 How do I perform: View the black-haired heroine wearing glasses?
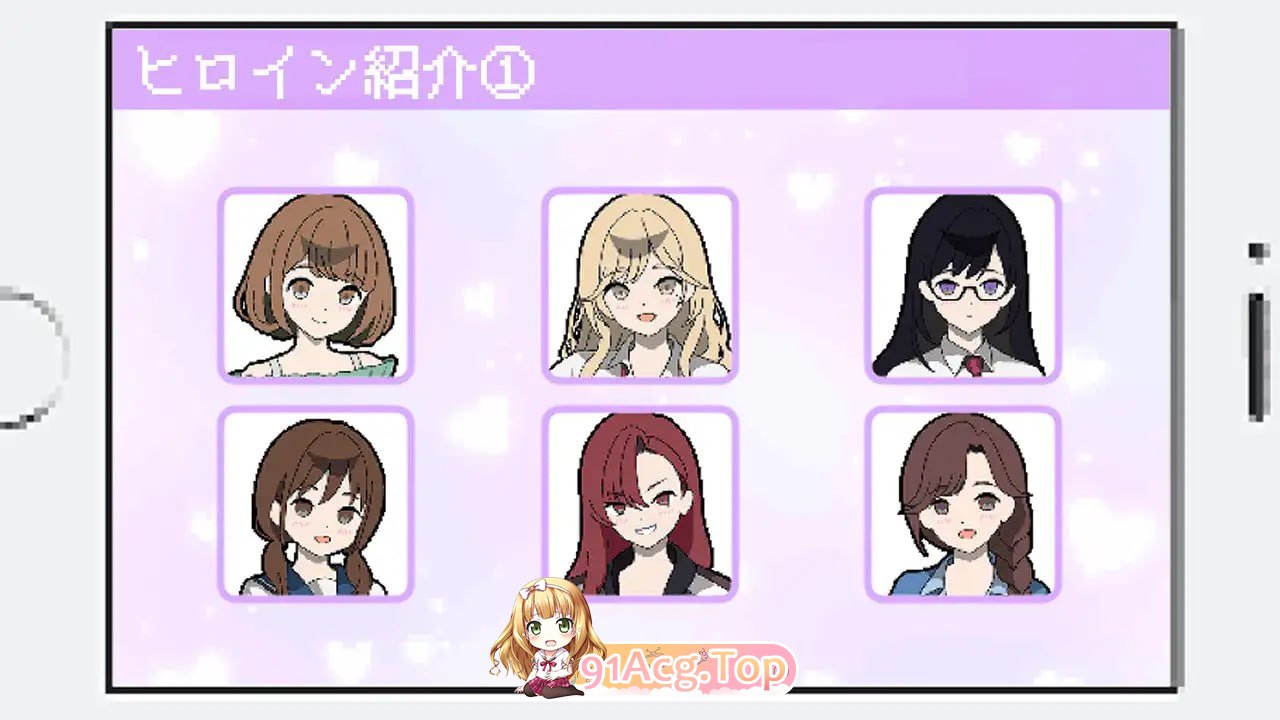[963, 287]
